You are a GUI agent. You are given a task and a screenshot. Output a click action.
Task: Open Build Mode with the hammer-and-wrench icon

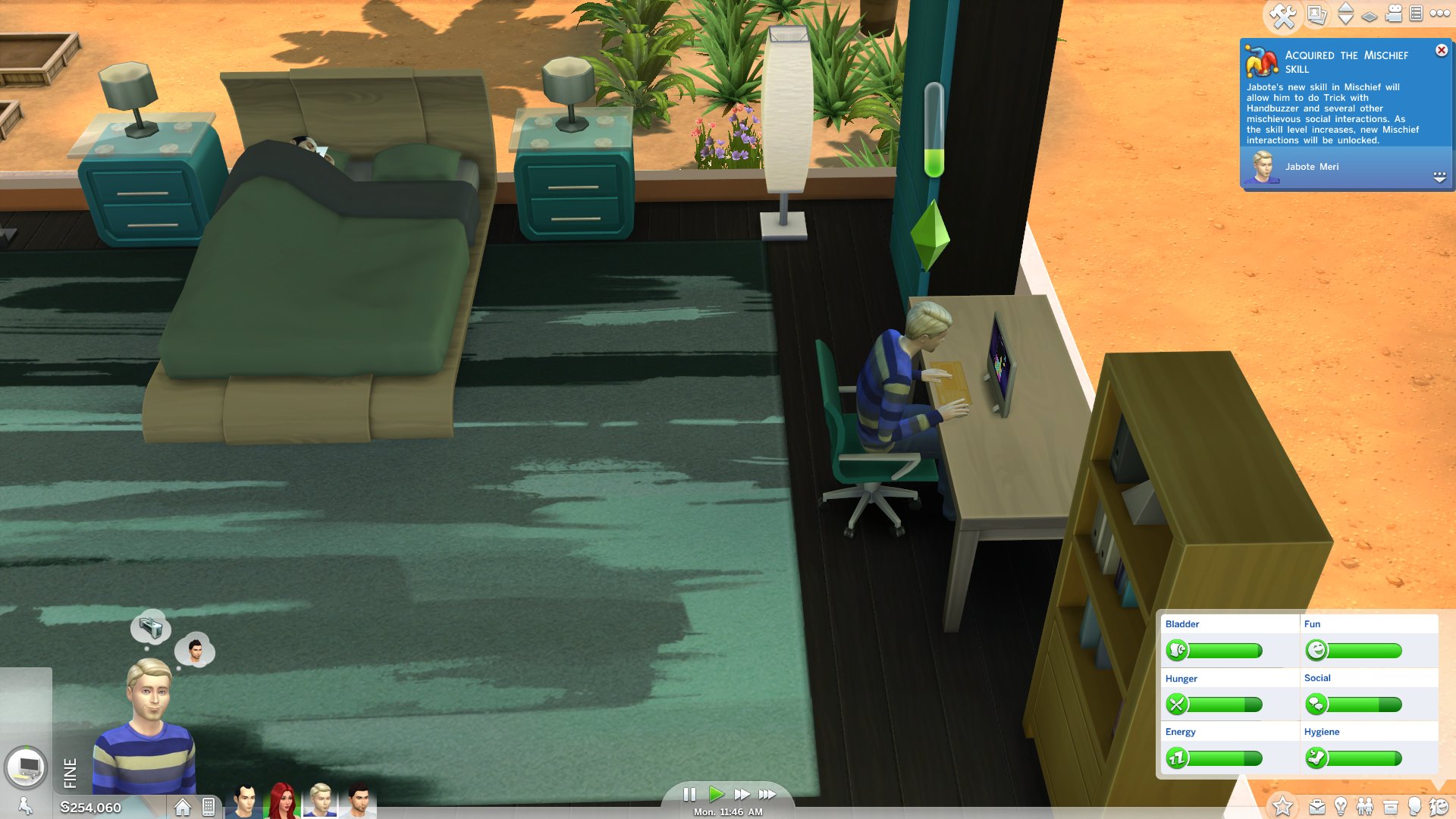click(1283, 13)
